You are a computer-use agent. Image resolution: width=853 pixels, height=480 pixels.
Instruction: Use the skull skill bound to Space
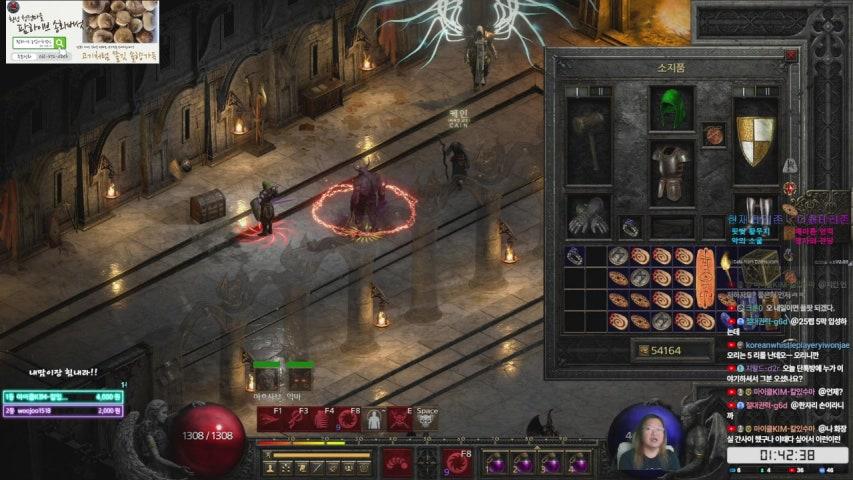[x=426, y=420]
